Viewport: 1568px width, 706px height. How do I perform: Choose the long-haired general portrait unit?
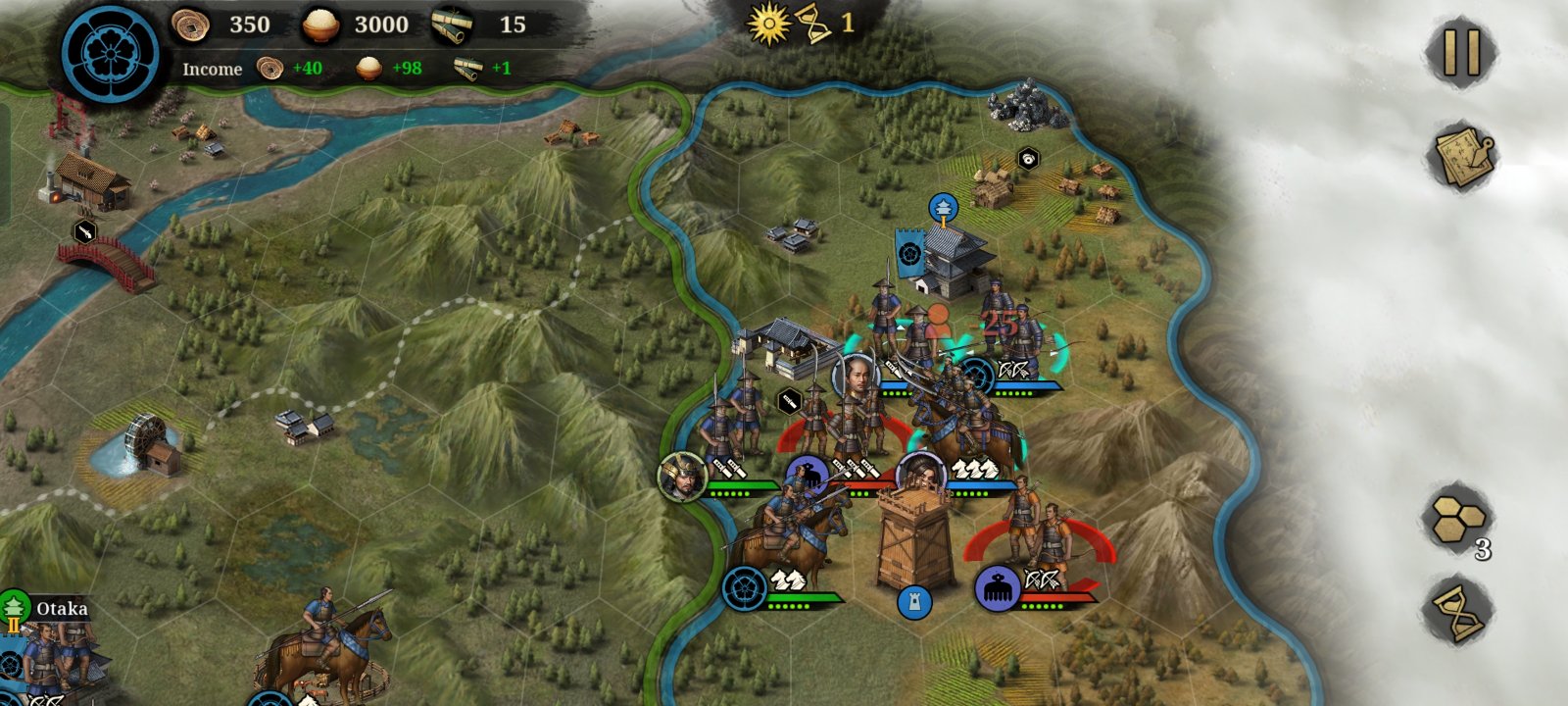click(x=921, y=476)
